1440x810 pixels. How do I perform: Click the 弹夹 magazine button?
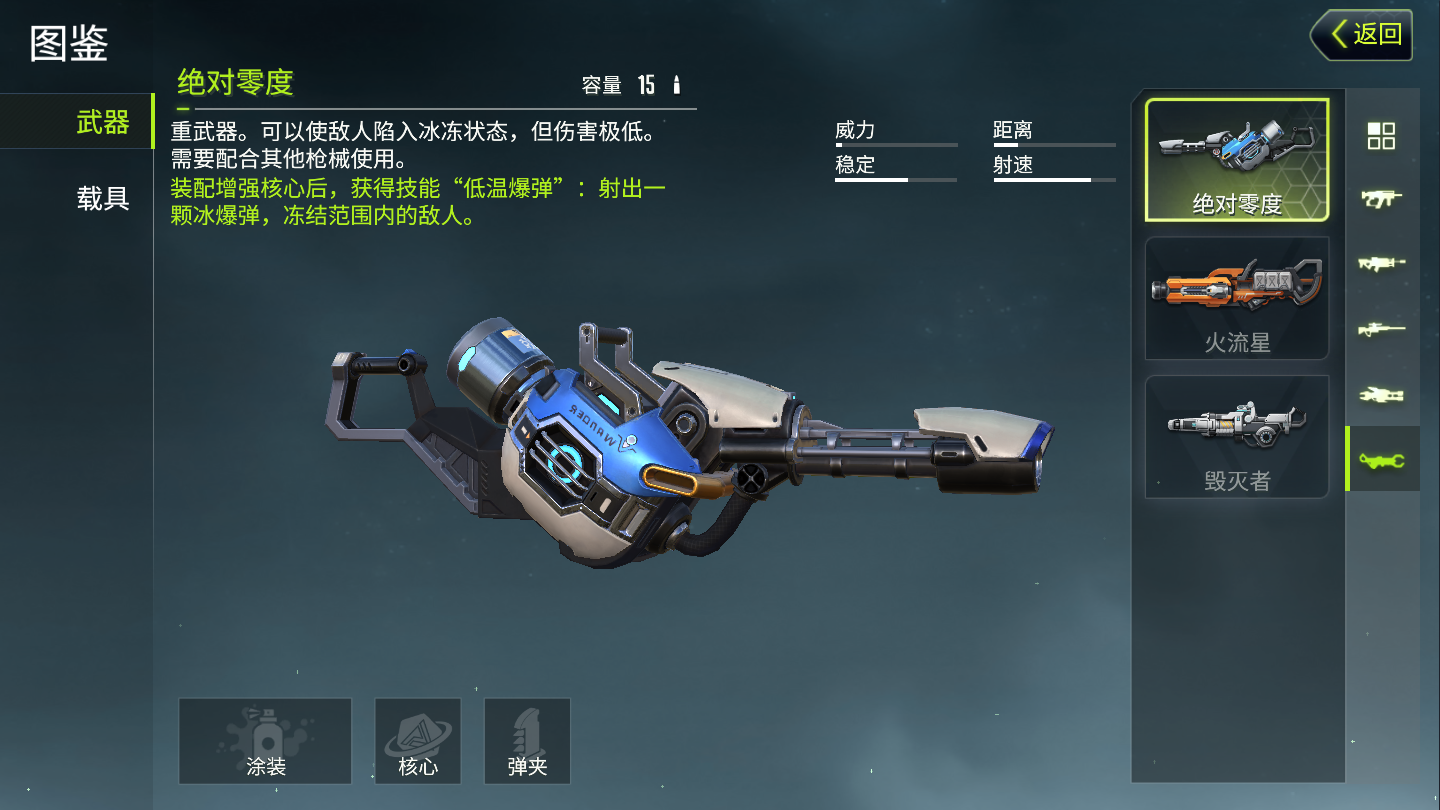(527, 741)
